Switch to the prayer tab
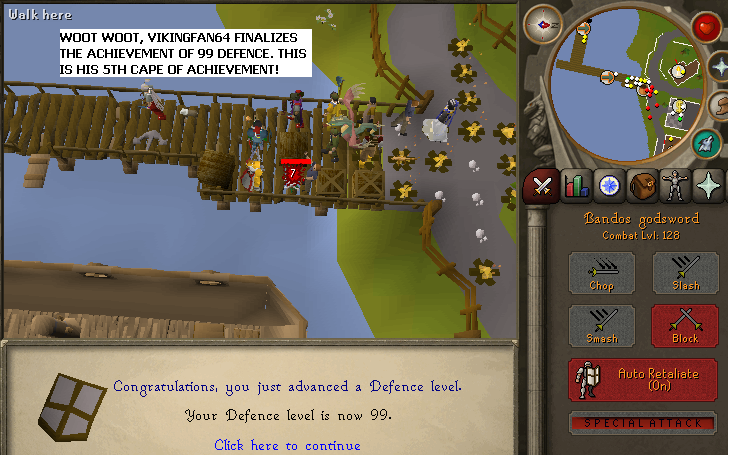This screenshot has height=456, width=729. click(x=708, y=185)
